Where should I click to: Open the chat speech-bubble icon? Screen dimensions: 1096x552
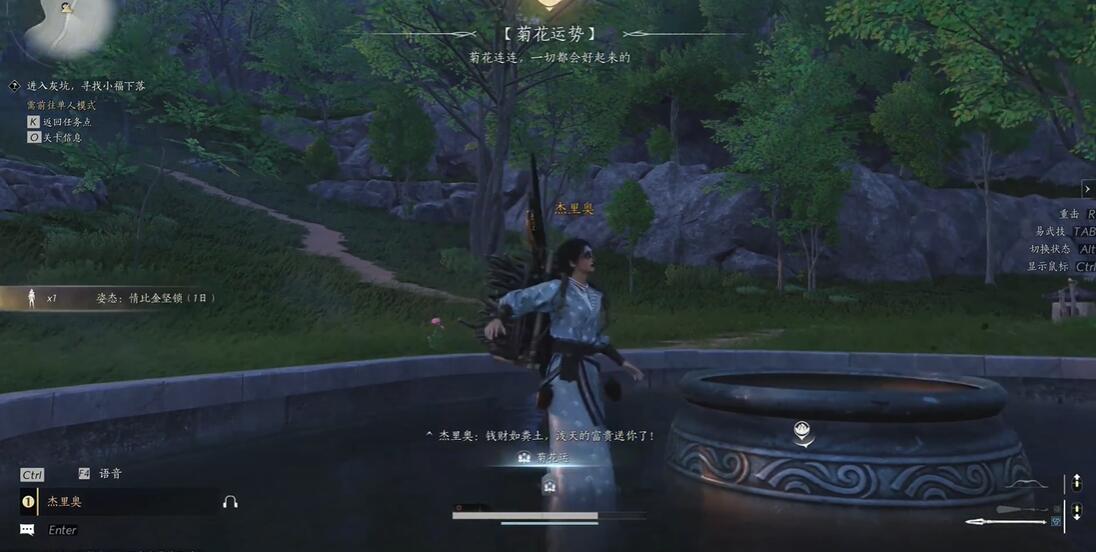coord(27,530)
